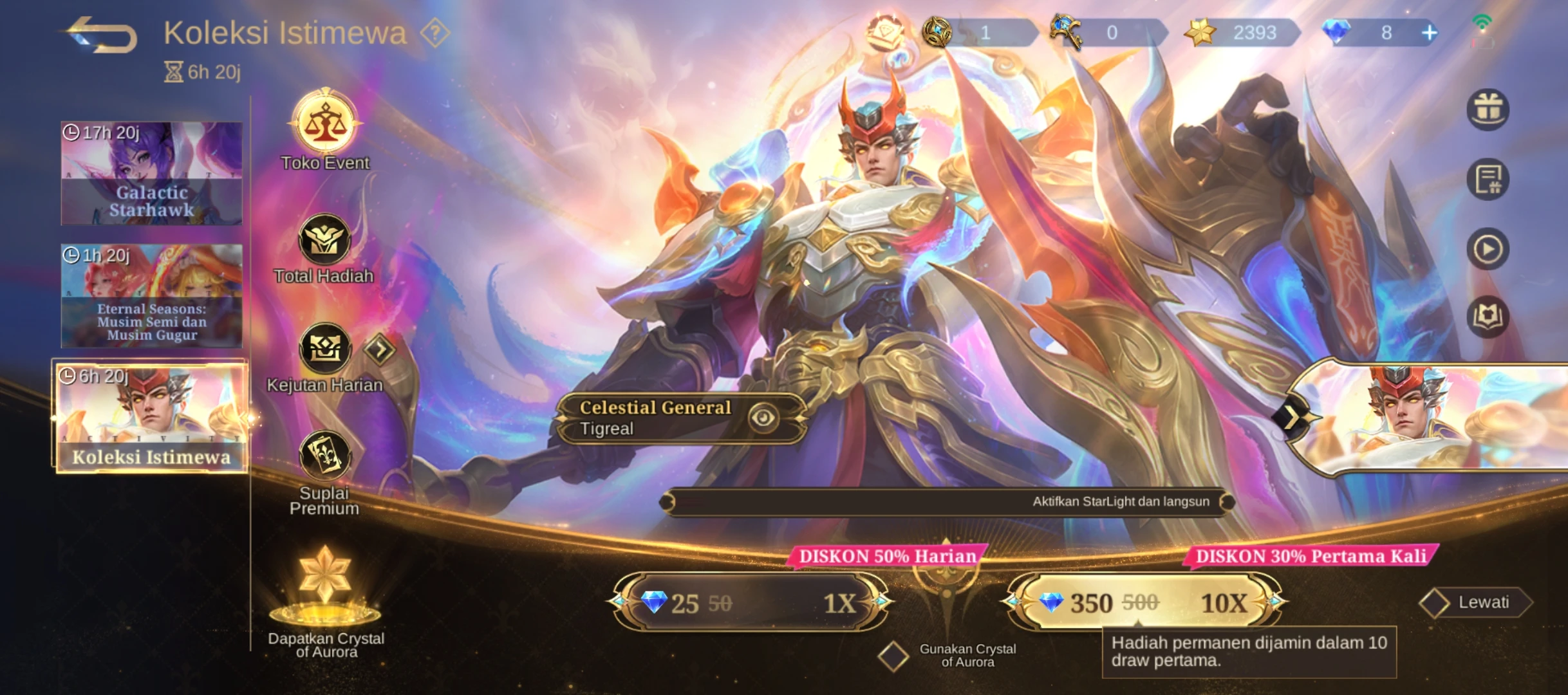Image resolution: width=1568 pixels, height=695 pixels.
Task: Draw 10X for 350 diamonds
Action: pyautogui.click(x=1143, y=602)
